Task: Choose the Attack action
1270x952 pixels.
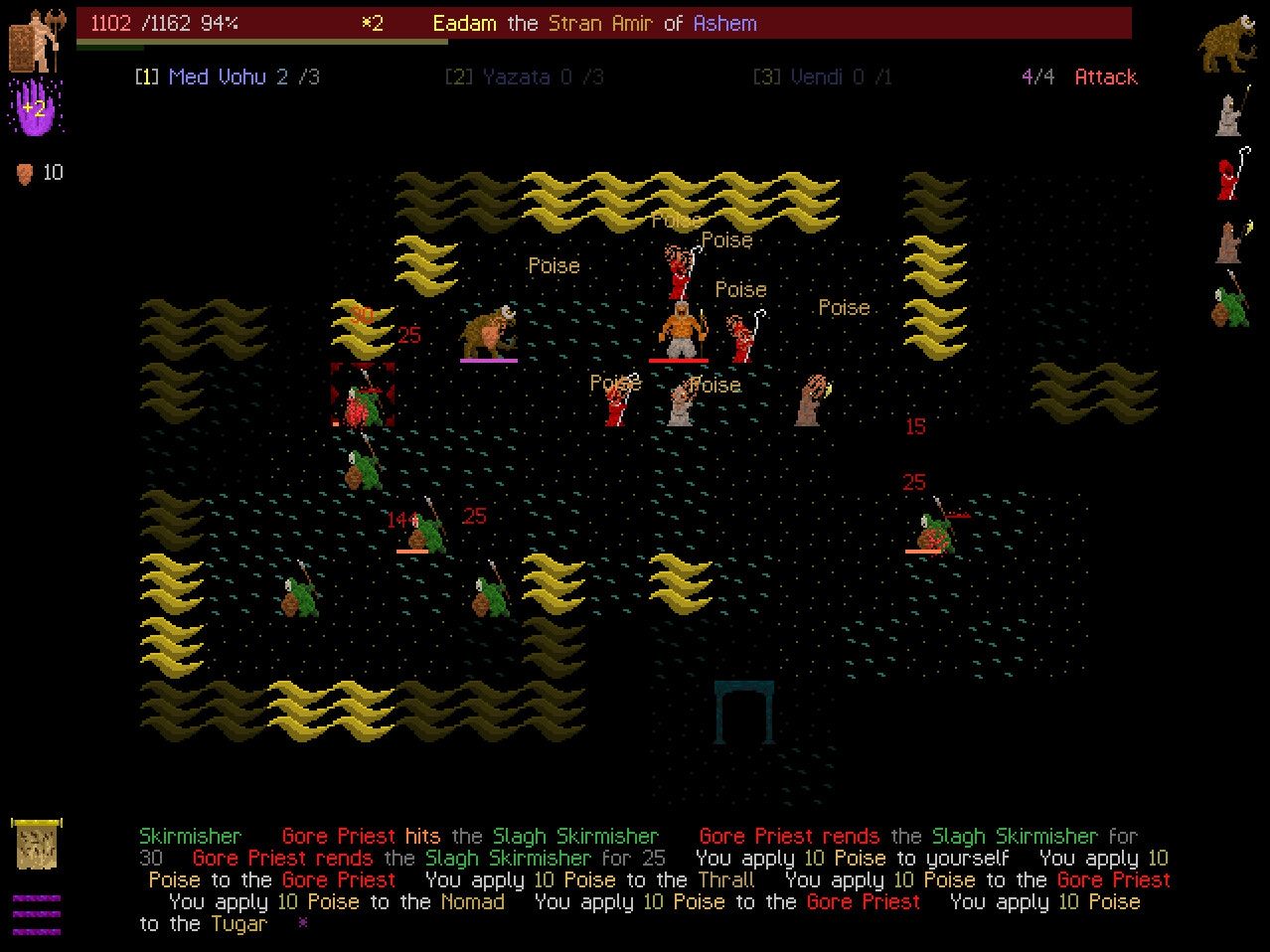Action: [x=1105, y=77]
